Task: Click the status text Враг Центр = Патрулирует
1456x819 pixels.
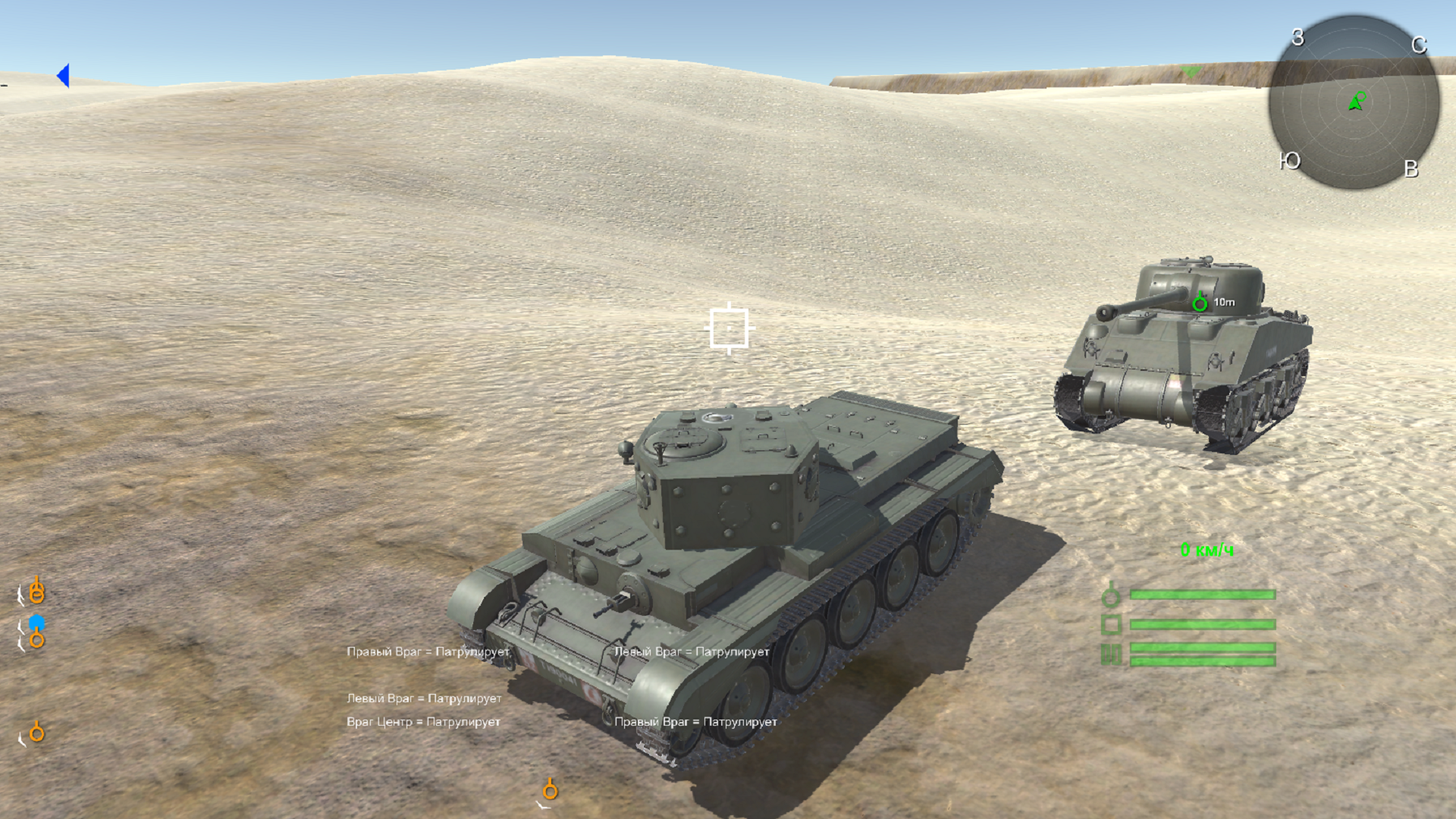Action: (425, 723)
